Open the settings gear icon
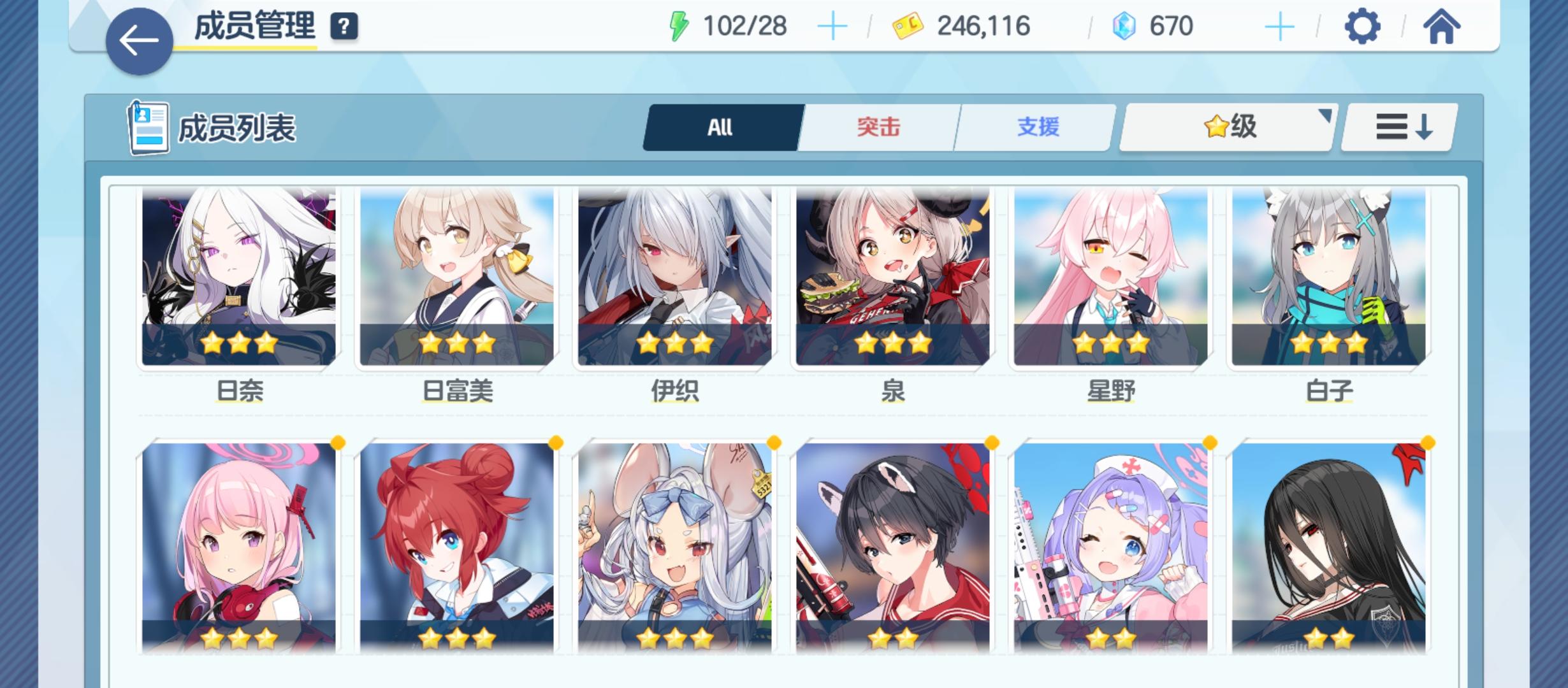Screen dimensions: 1568x688 pyautogui.click(x=1364, y=27)
